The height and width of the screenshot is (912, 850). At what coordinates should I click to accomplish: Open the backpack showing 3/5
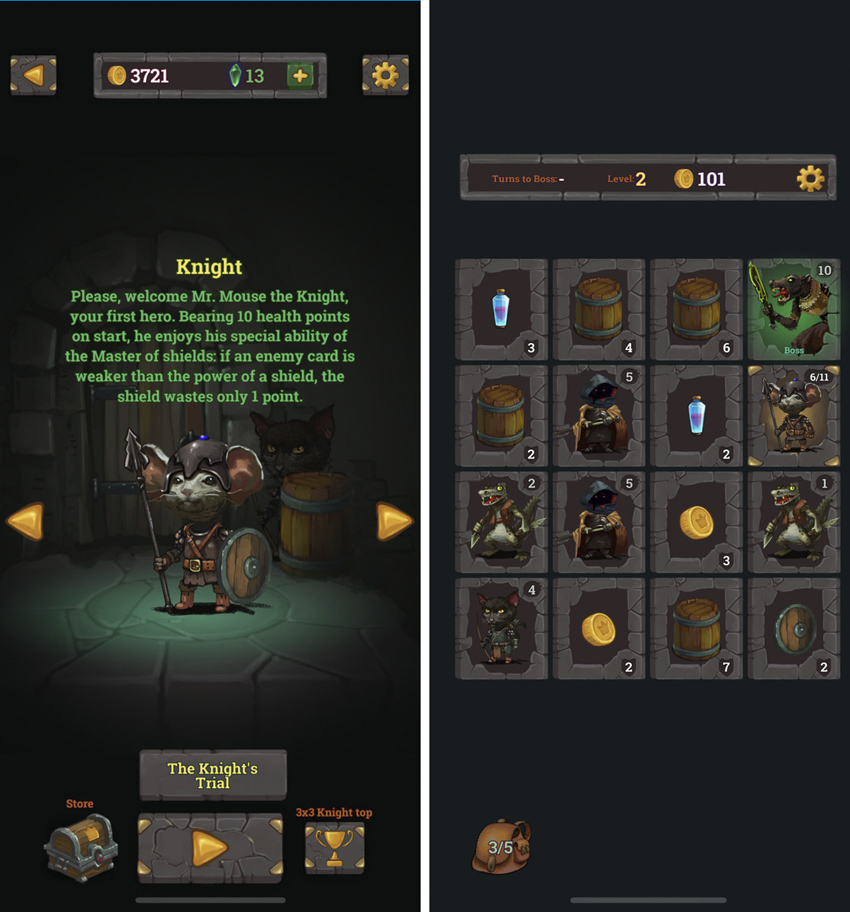501,847
